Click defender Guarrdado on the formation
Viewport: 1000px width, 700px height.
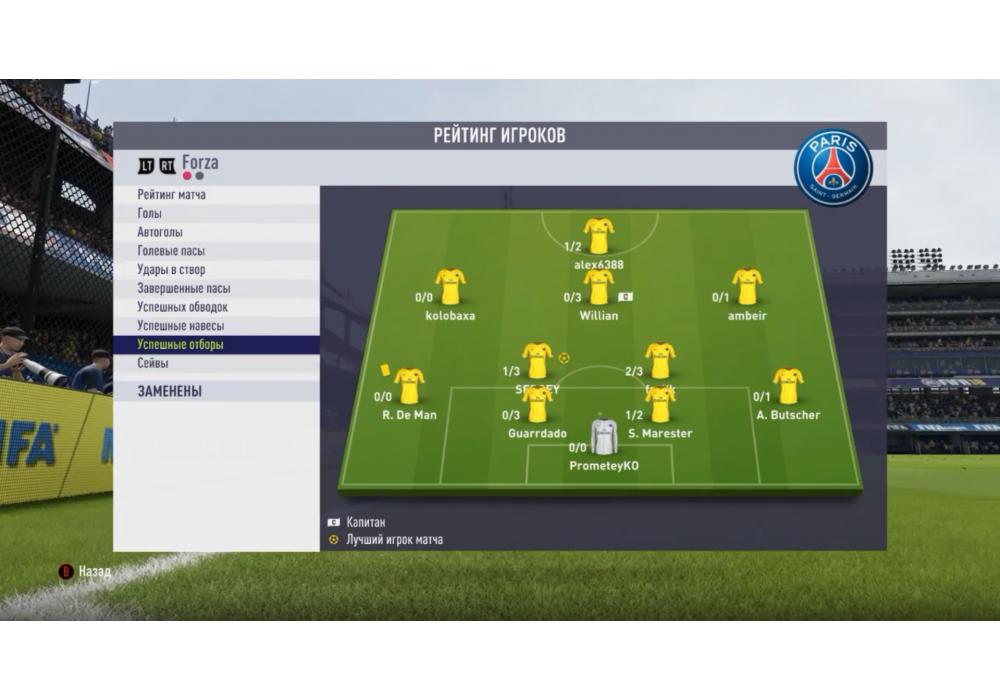[537, 405]
